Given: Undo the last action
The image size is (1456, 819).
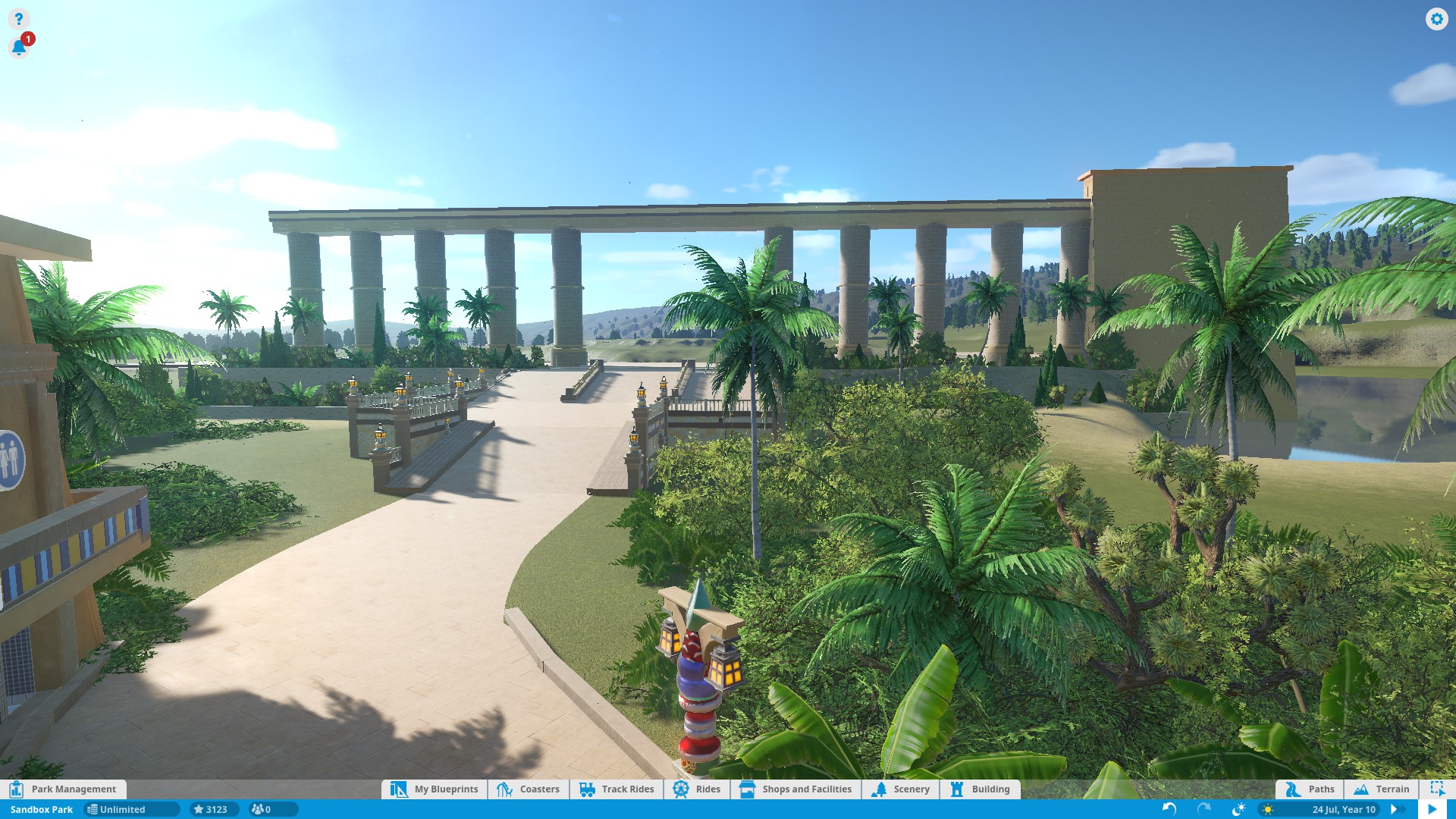Looking at the screenshot, I should point(1169,809).
